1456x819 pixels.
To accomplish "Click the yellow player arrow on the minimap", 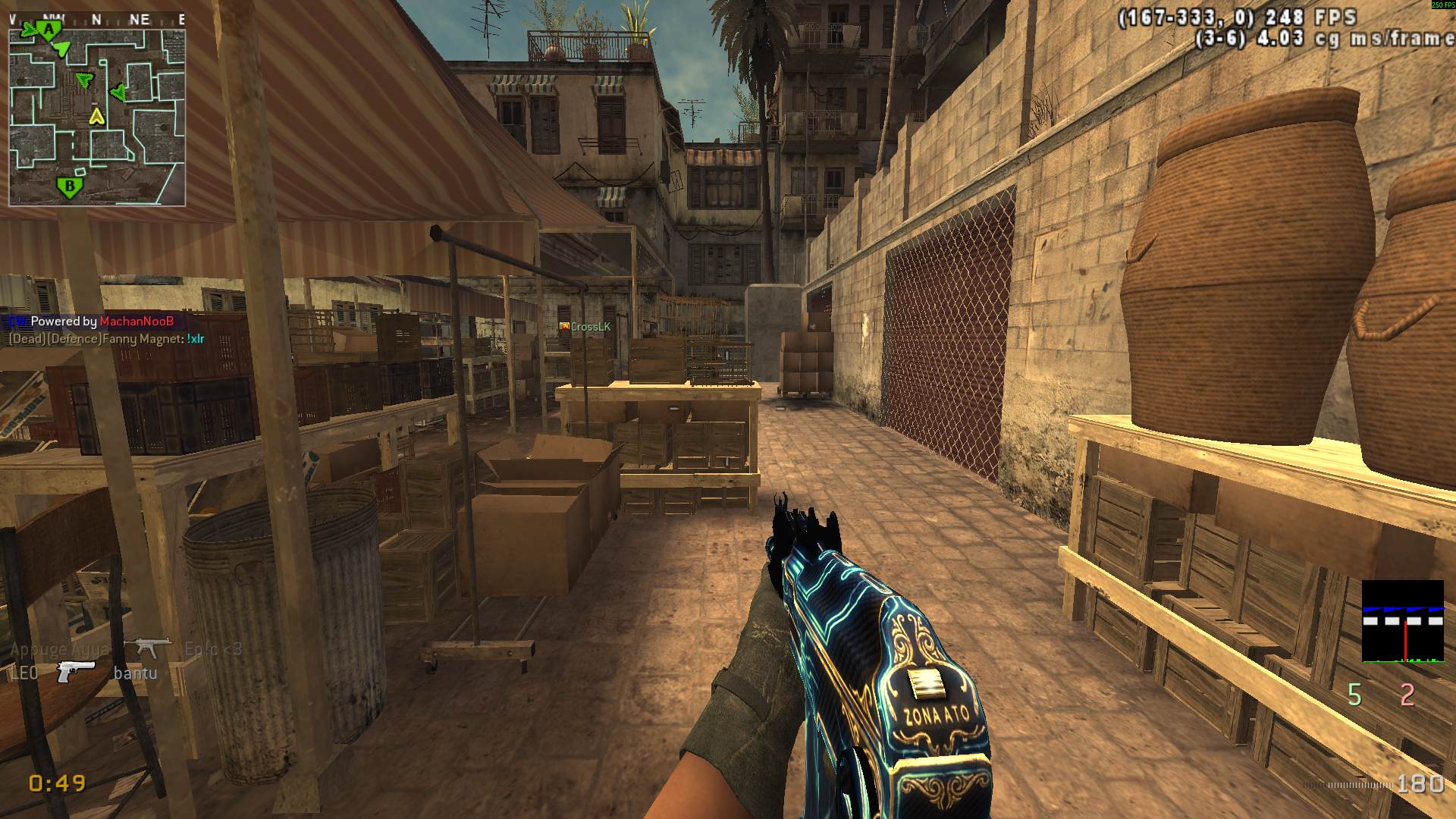I will 96,115.
